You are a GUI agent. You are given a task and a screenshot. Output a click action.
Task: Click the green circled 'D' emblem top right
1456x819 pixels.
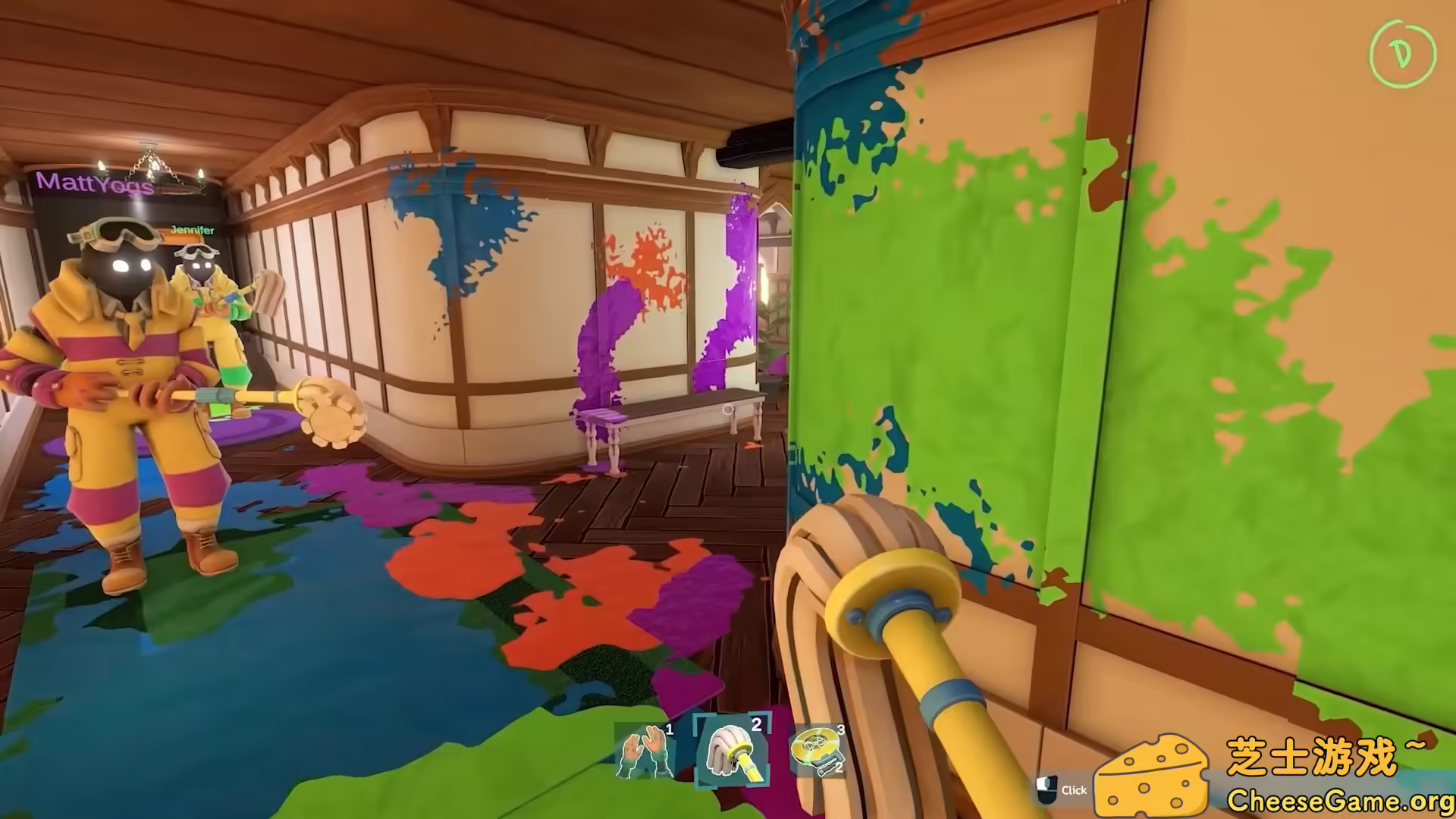[1402, 54]
